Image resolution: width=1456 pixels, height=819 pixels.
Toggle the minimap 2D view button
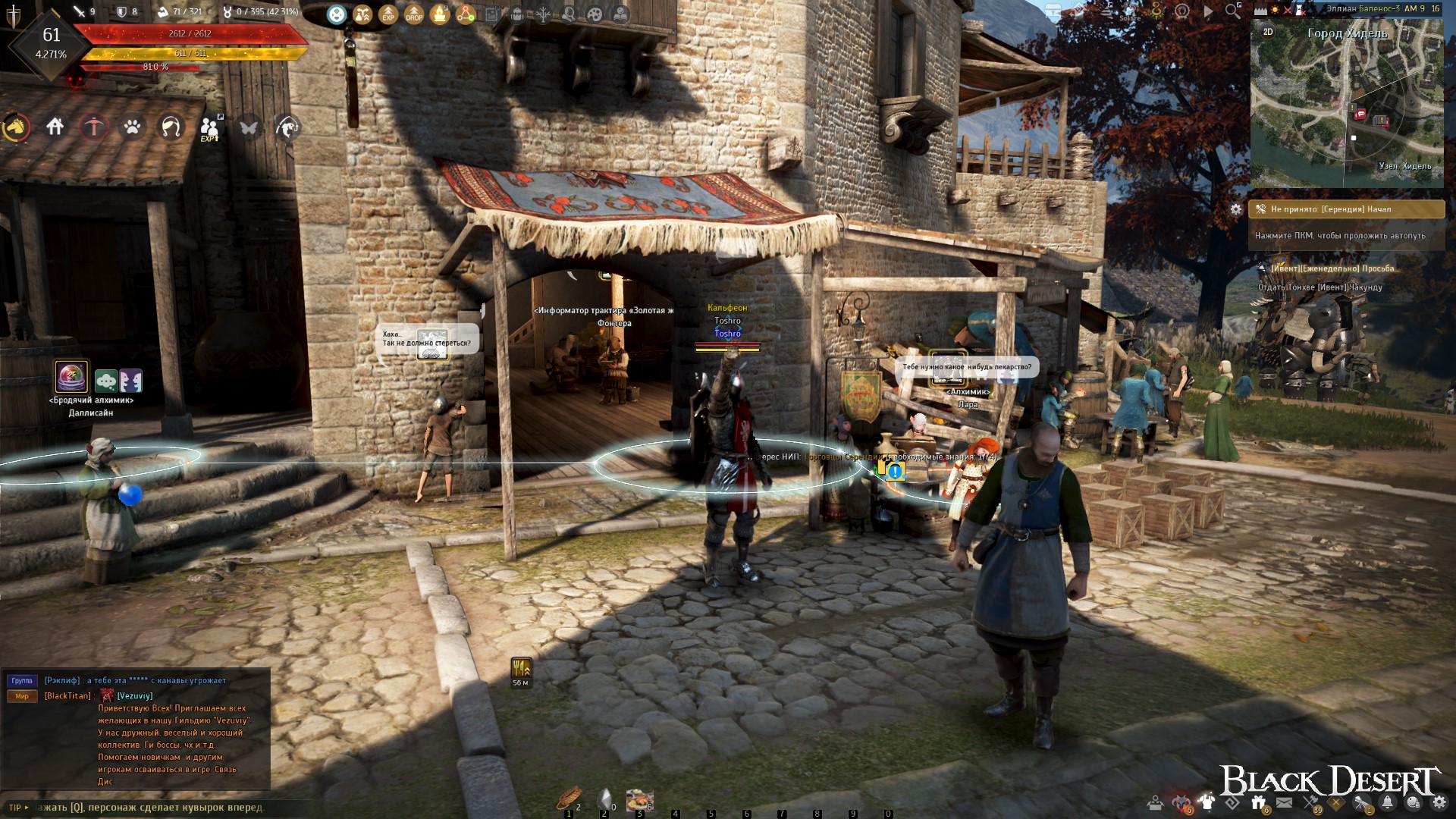pos(1268,32)
